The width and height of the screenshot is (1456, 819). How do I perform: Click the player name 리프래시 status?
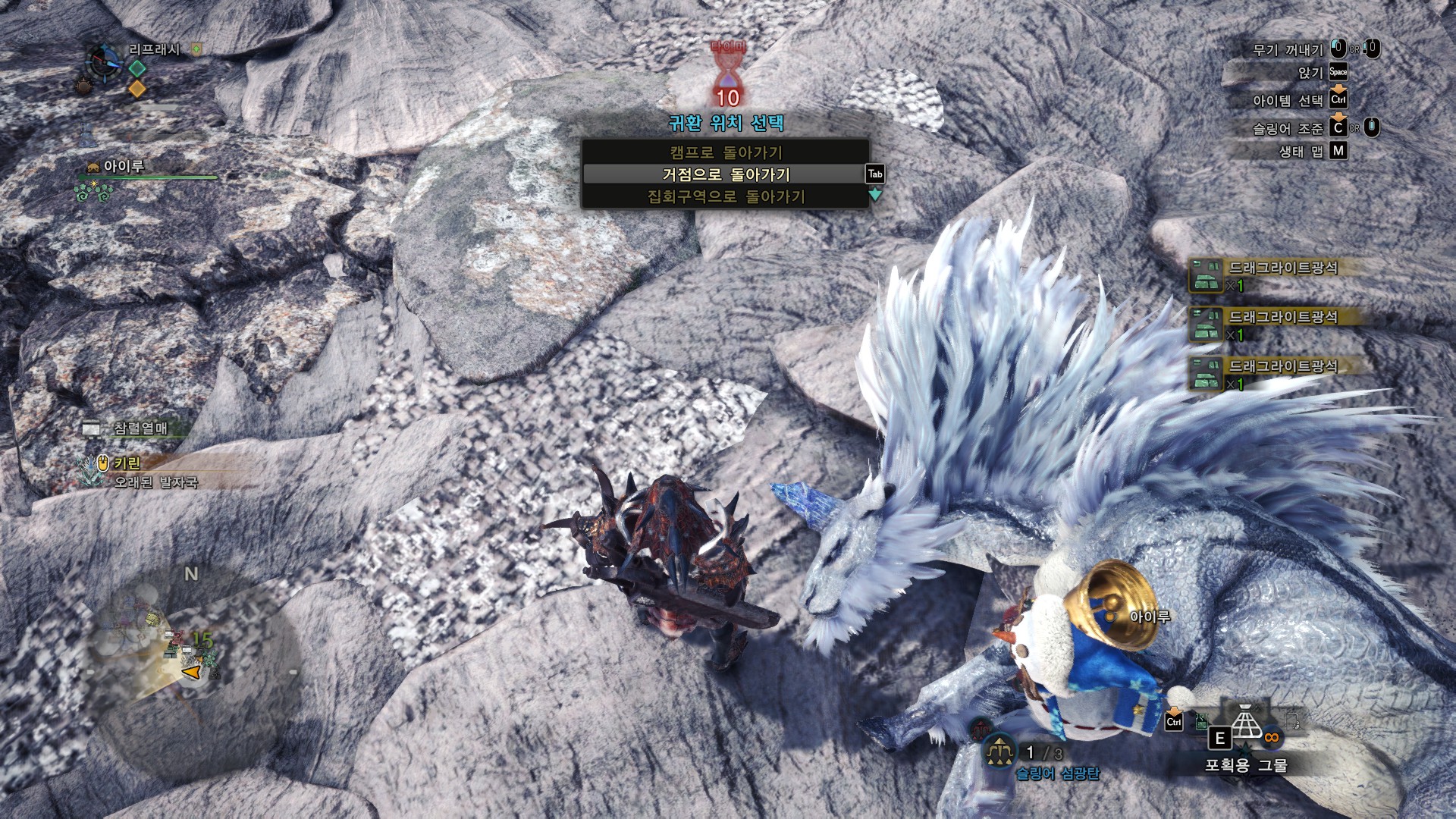[154, 50]
